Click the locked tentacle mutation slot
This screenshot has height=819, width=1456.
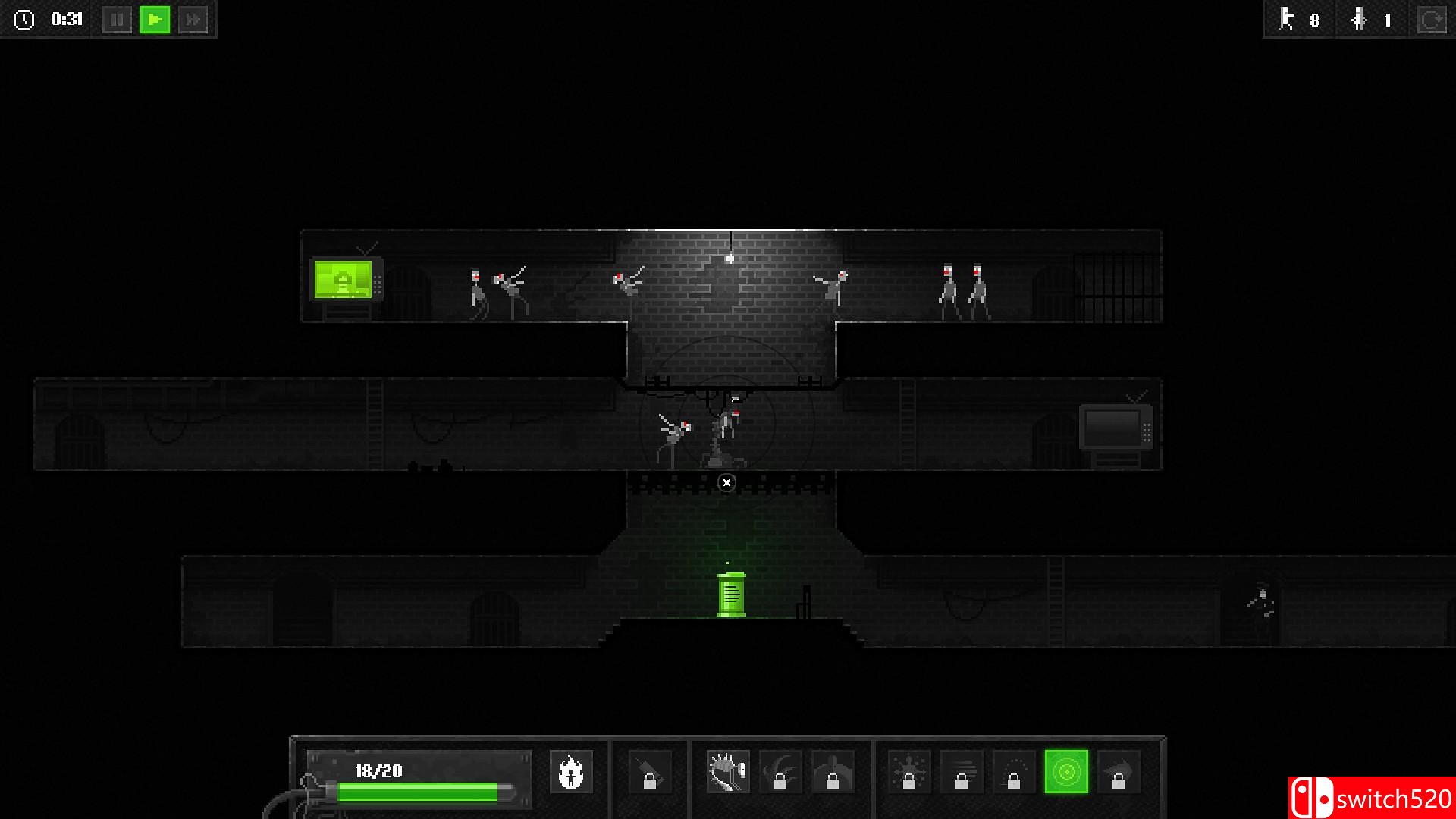[781, 773]
